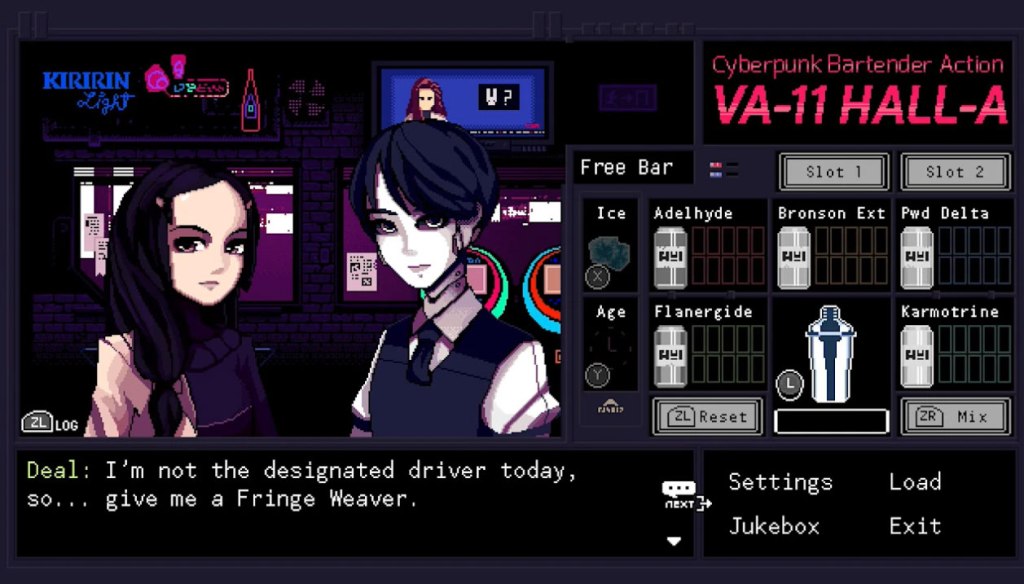1024x584 pixels.
Task: Add Pwd Delta ingredient can
Action: coord(917,257)
